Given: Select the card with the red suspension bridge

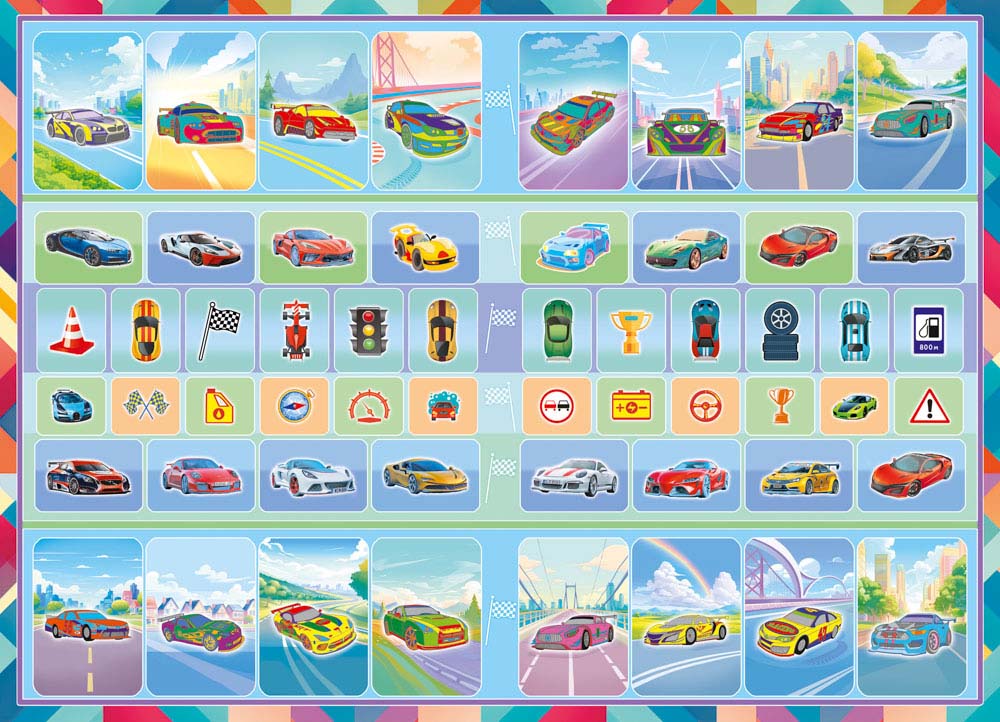Looking at the screenshot, I should click(426, 110).
